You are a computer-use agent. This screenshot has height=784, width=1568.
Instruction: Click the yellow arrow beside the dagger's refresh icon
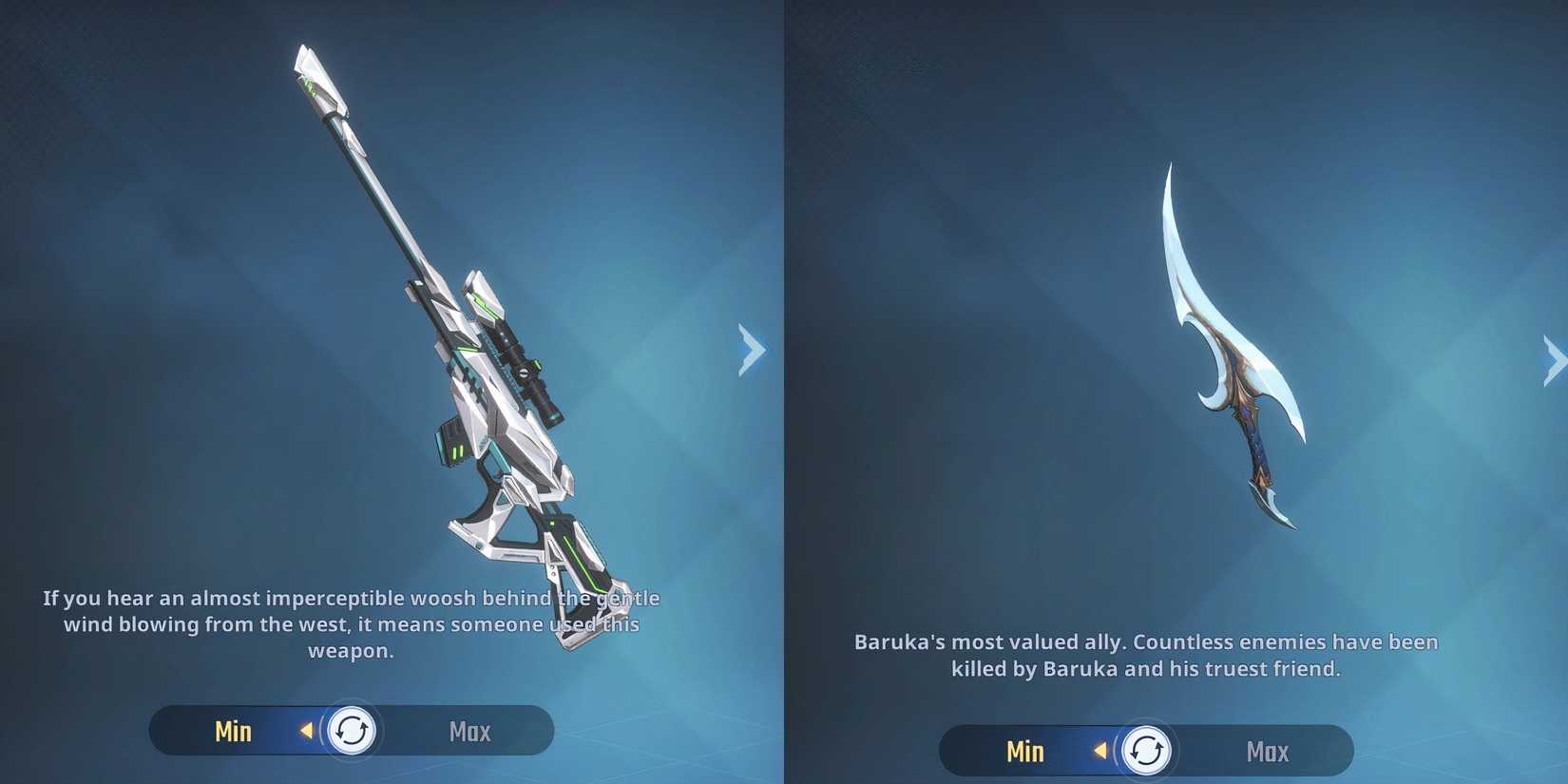pos(1100,750)
